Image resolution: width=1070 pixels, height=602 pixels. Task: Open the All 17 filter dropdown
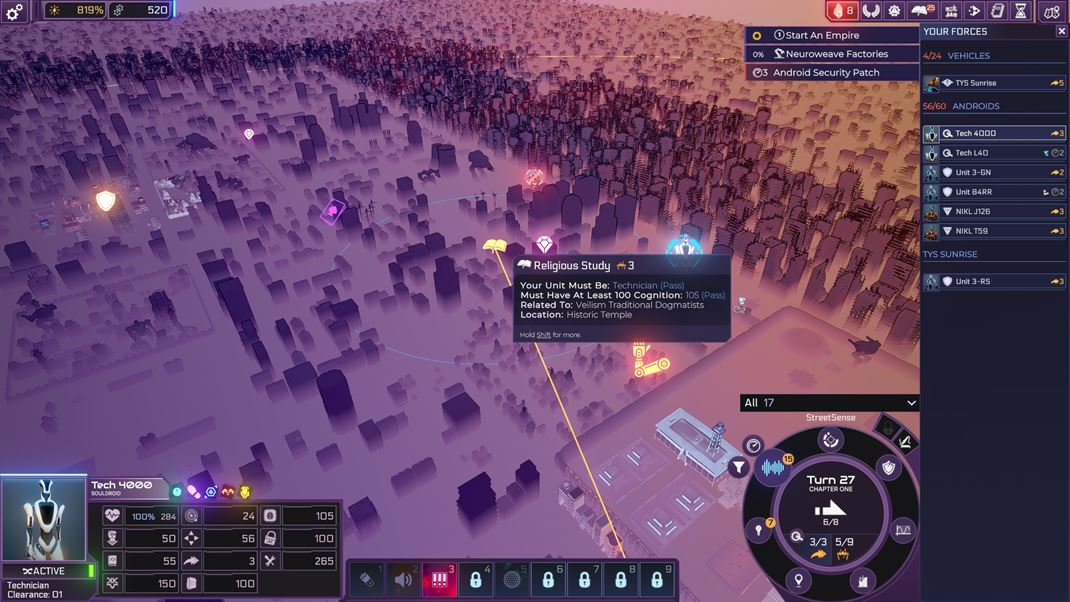click(x=829, y=403)
